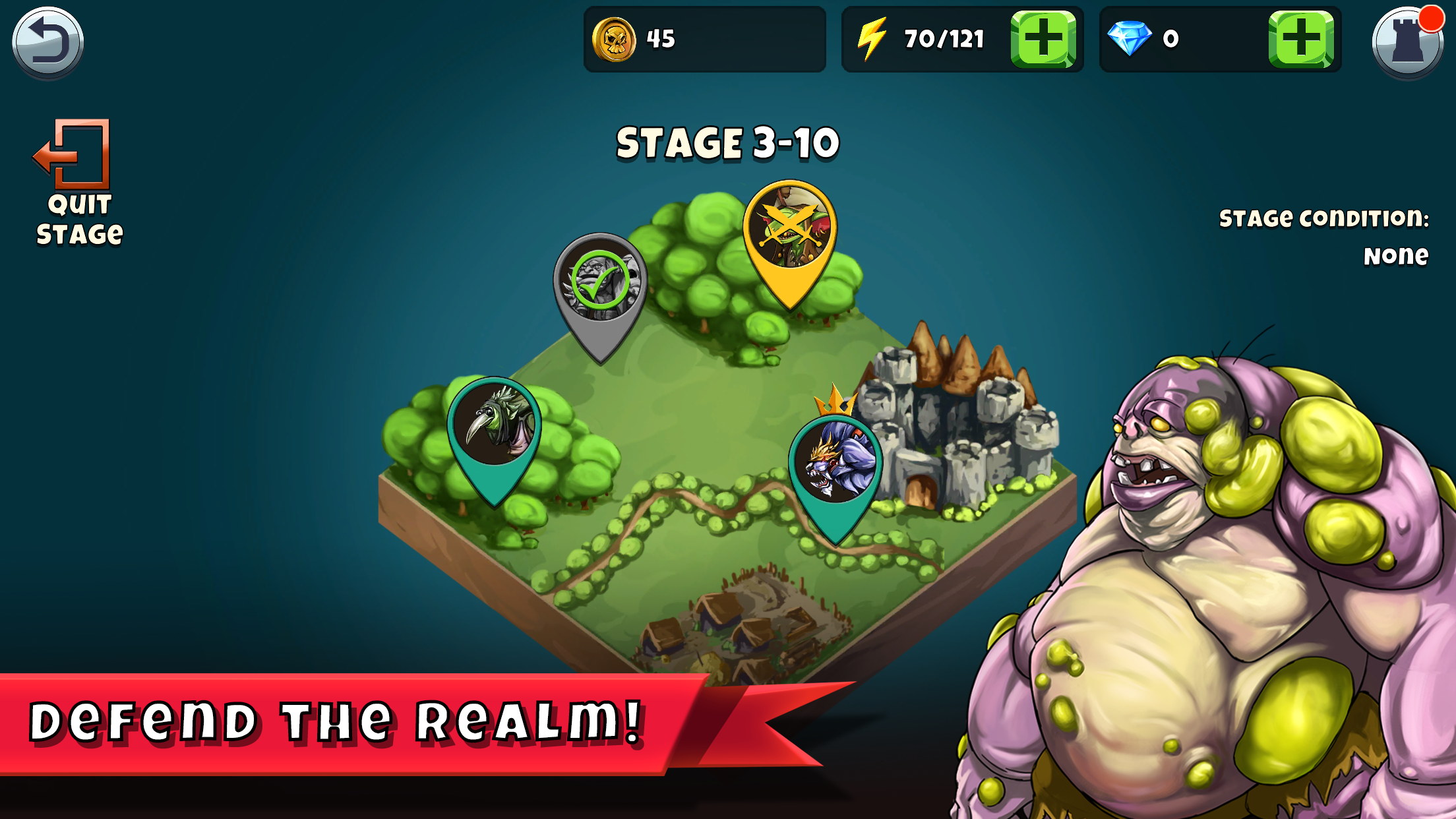Select the yellow goblin battle marker
Screen dimensions: 1456x819
click(790, 231)
